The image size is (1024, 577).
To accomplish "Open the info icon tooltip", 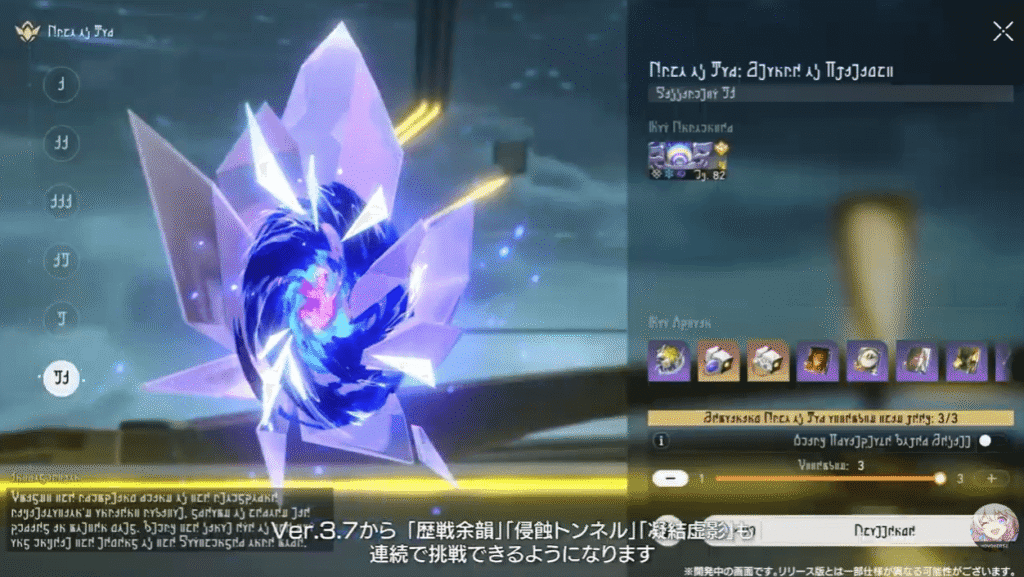I will pos(660,440).
